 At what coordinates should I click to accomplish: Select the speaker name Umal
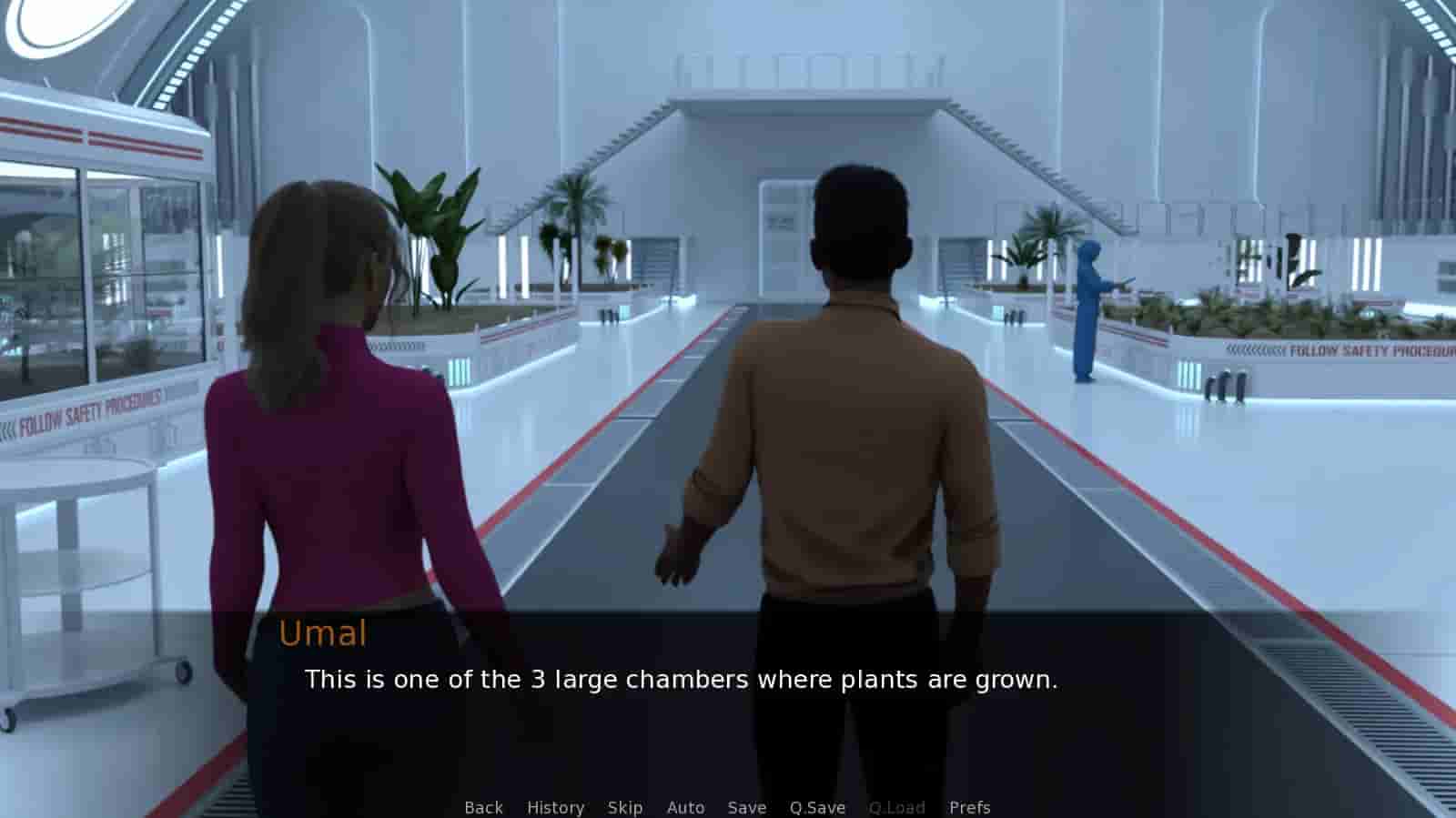tap(324, 634)
